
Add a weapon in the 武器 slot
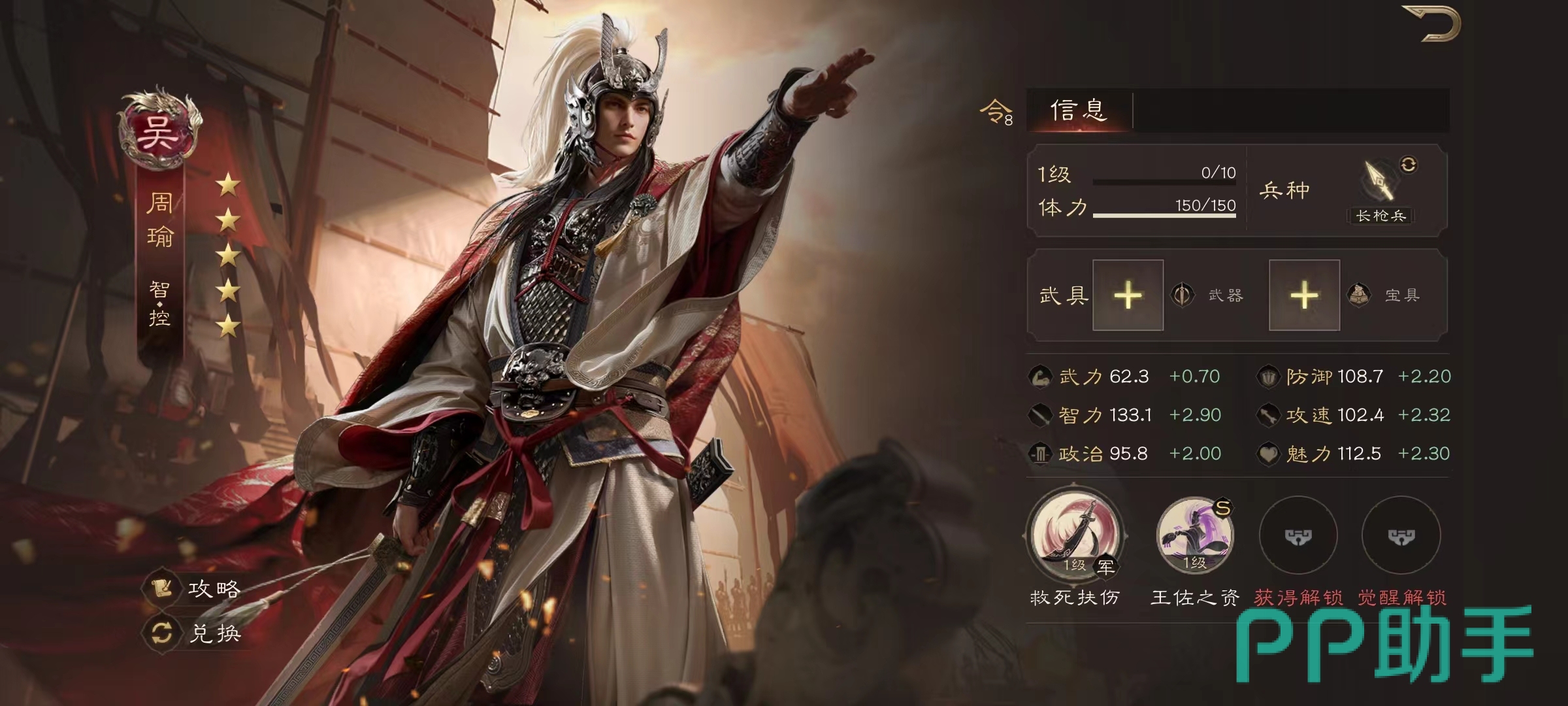[1128, 295]
